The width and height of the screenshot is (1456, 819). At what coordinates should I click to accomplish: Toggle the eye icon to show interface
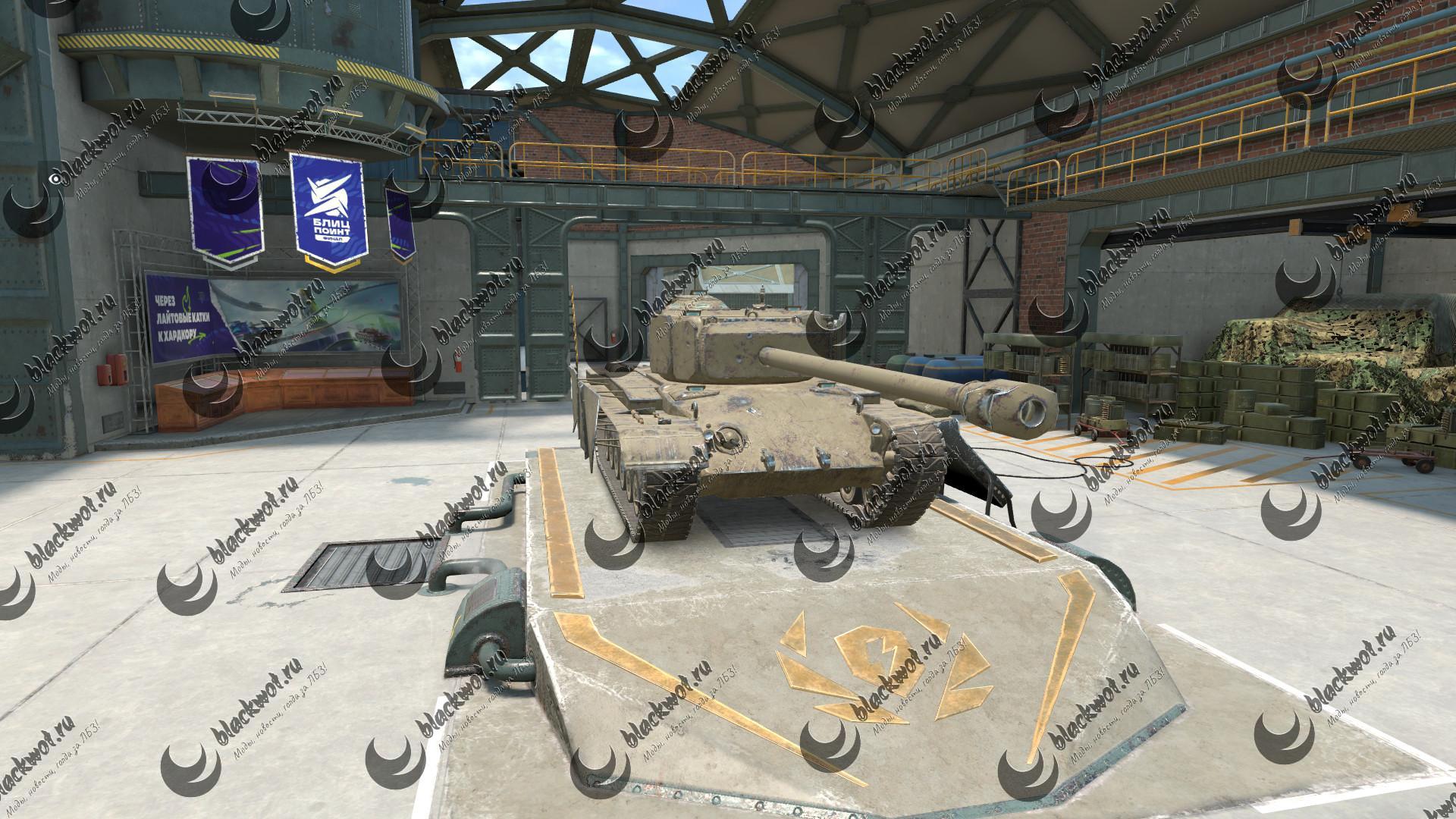[x=55, y=179]
